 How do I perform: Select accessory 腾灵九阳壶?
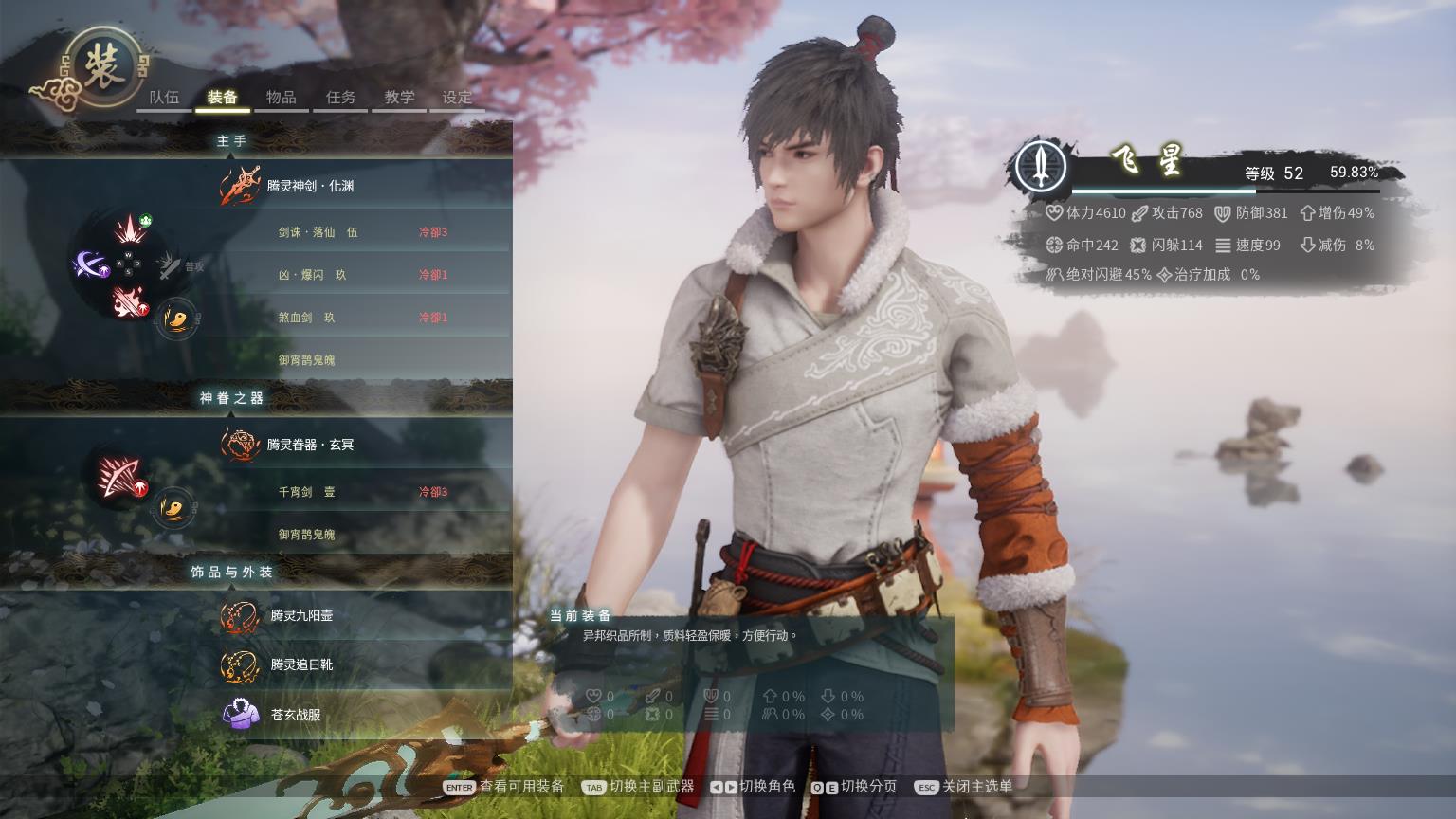(301, 615)
